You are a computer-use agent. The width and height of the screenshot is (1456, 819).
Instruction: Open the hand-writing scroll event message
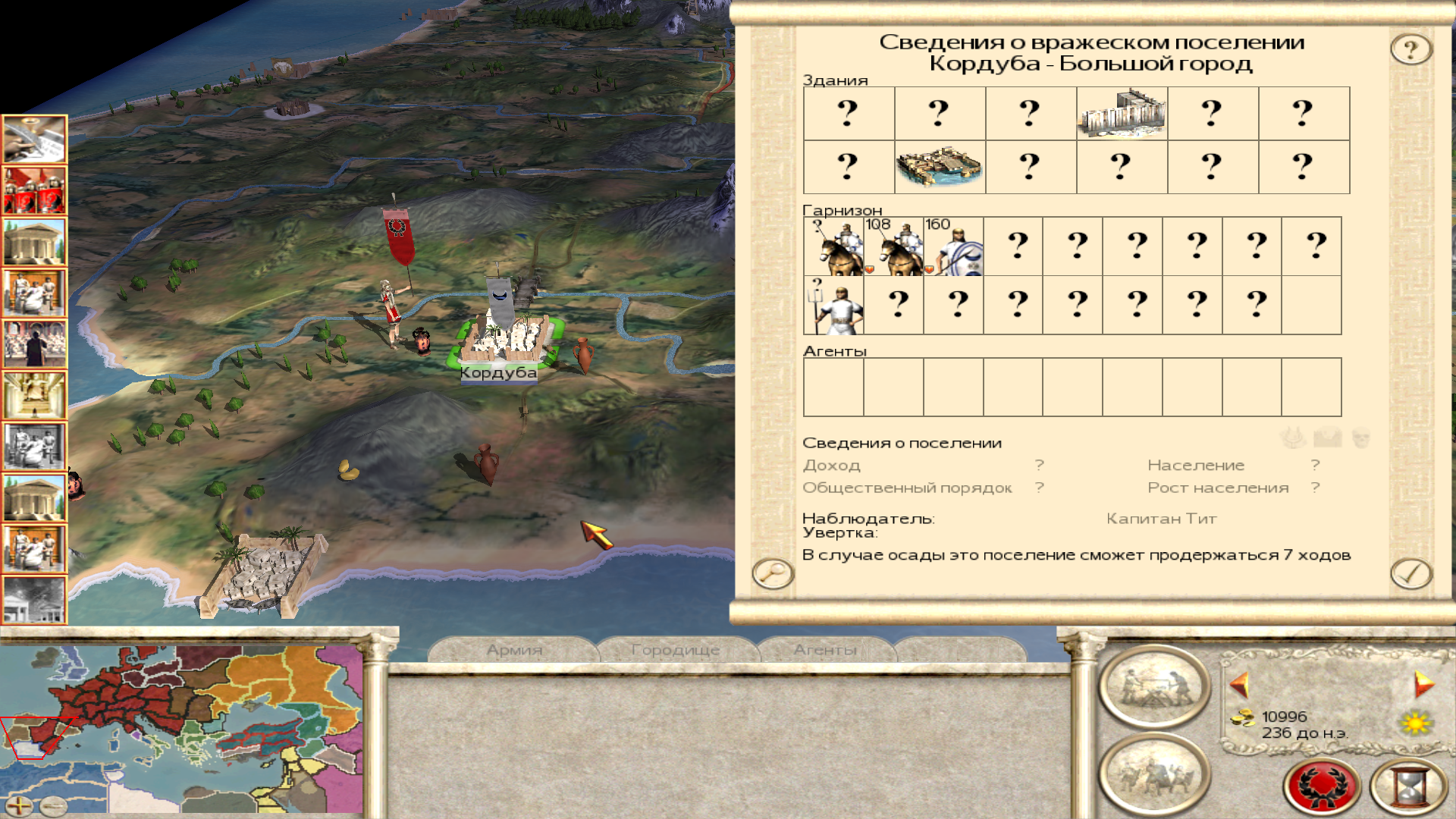[34, 139]
